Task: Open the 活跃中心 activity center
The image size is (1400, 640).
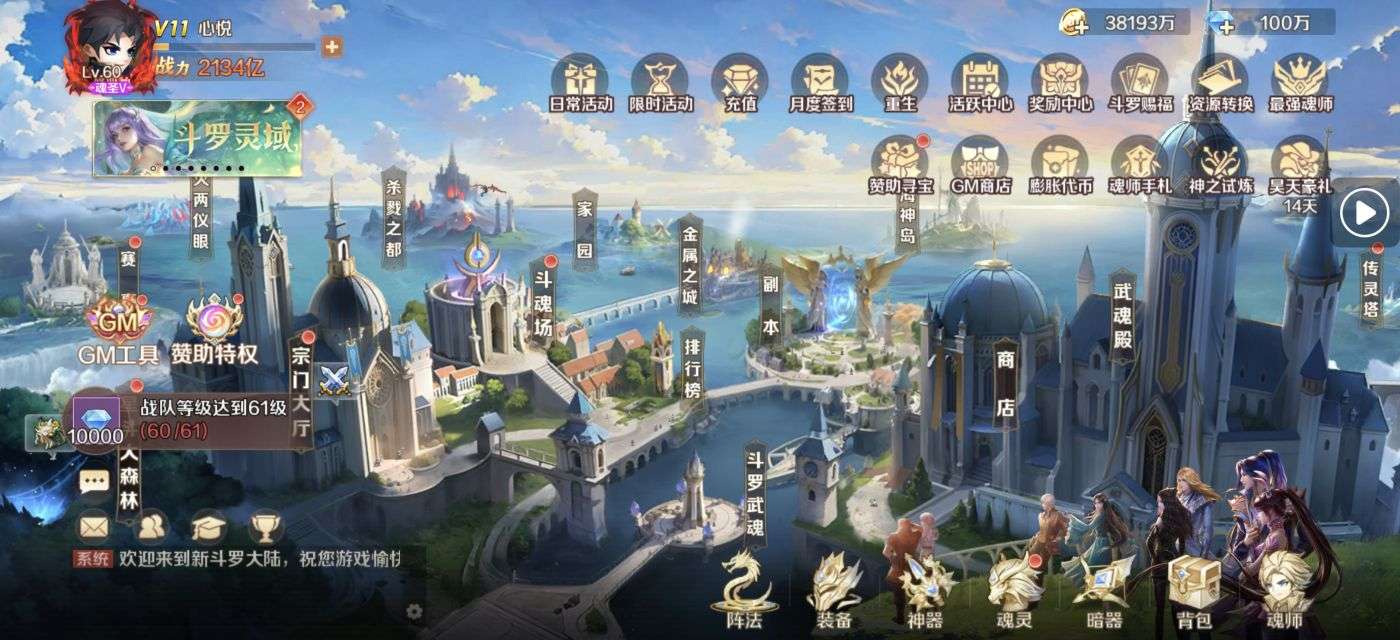Action: click(x=980, y=78)
